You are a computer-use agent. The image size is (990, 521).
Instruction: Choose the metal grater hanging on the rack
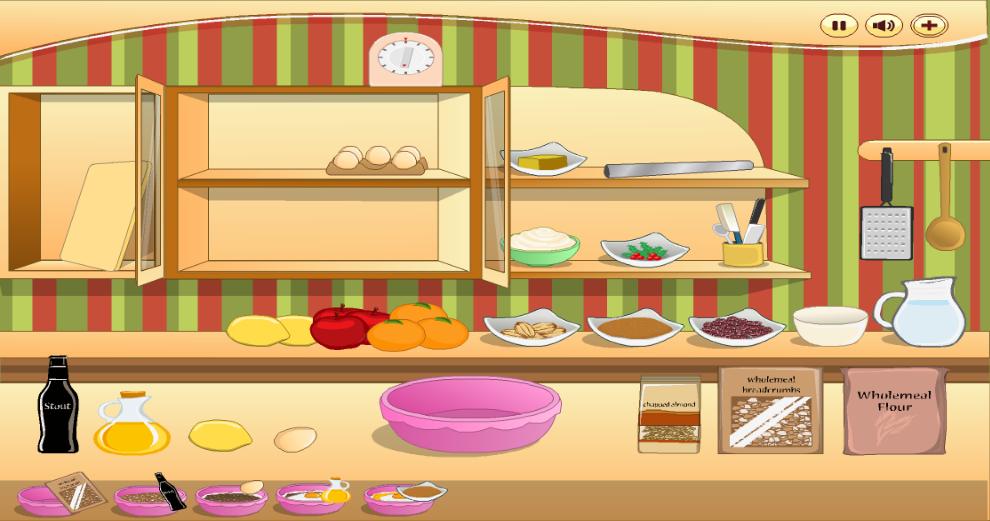(x=886, y=224)
